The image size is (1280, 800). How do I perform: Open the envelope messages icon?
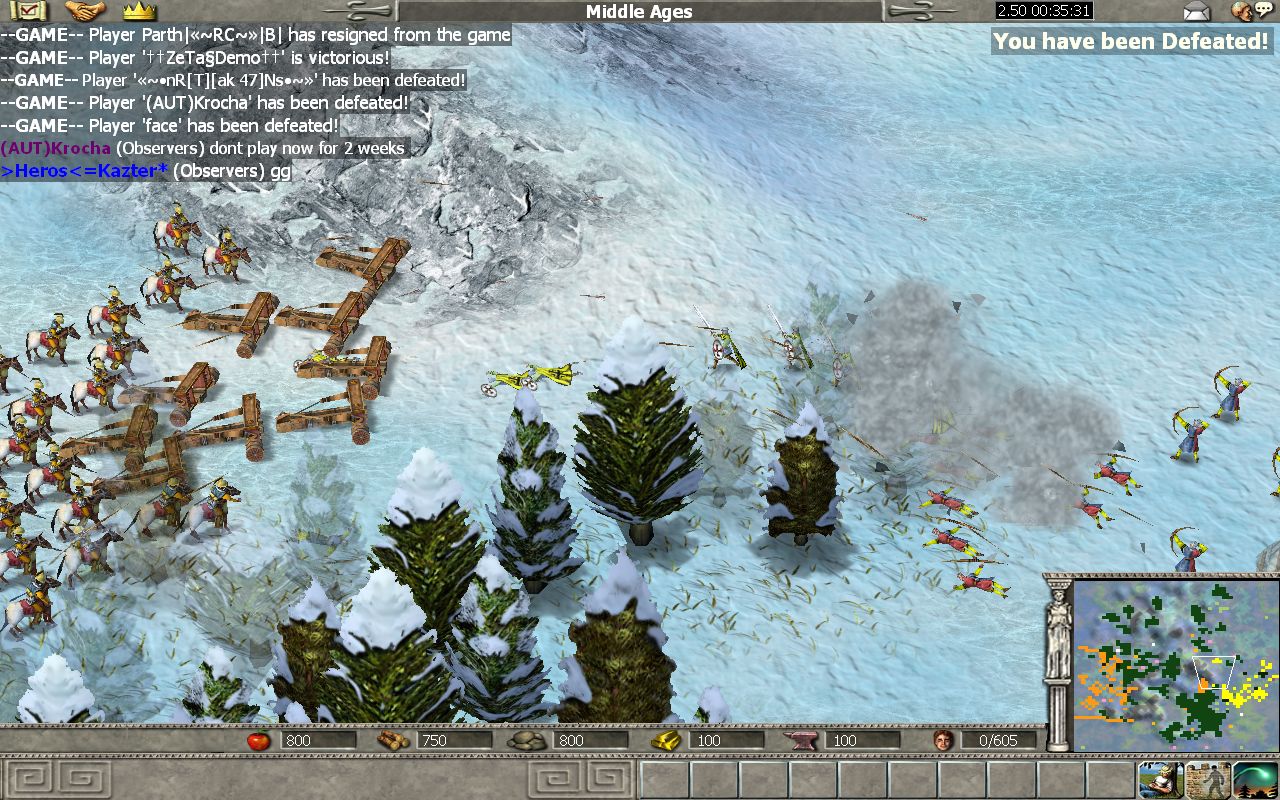point(1196,11)
